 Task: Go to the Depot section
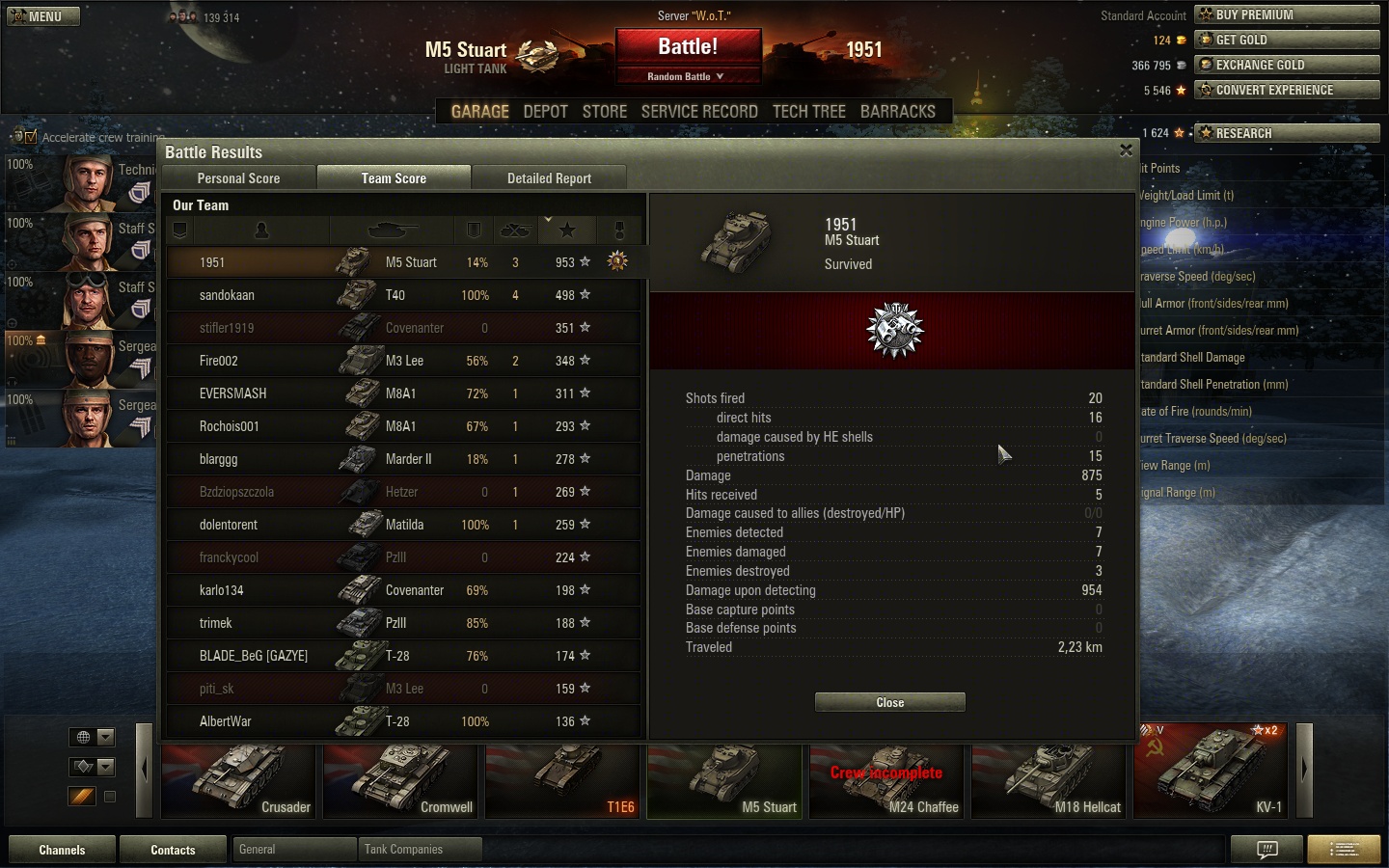tap(545, 112)
